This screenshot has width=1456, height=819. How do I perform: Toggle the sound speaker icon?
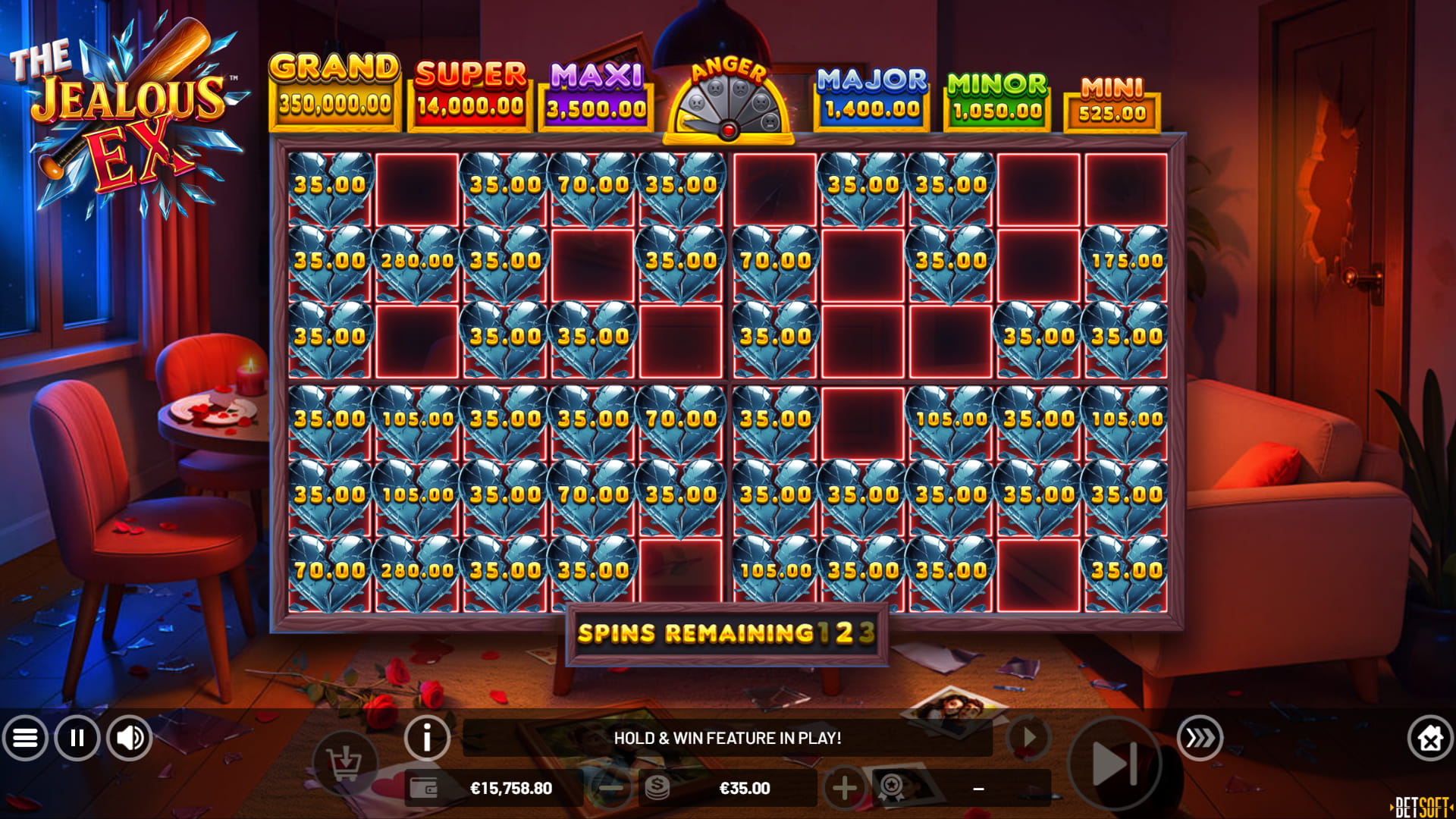click(x=130, y=738)
